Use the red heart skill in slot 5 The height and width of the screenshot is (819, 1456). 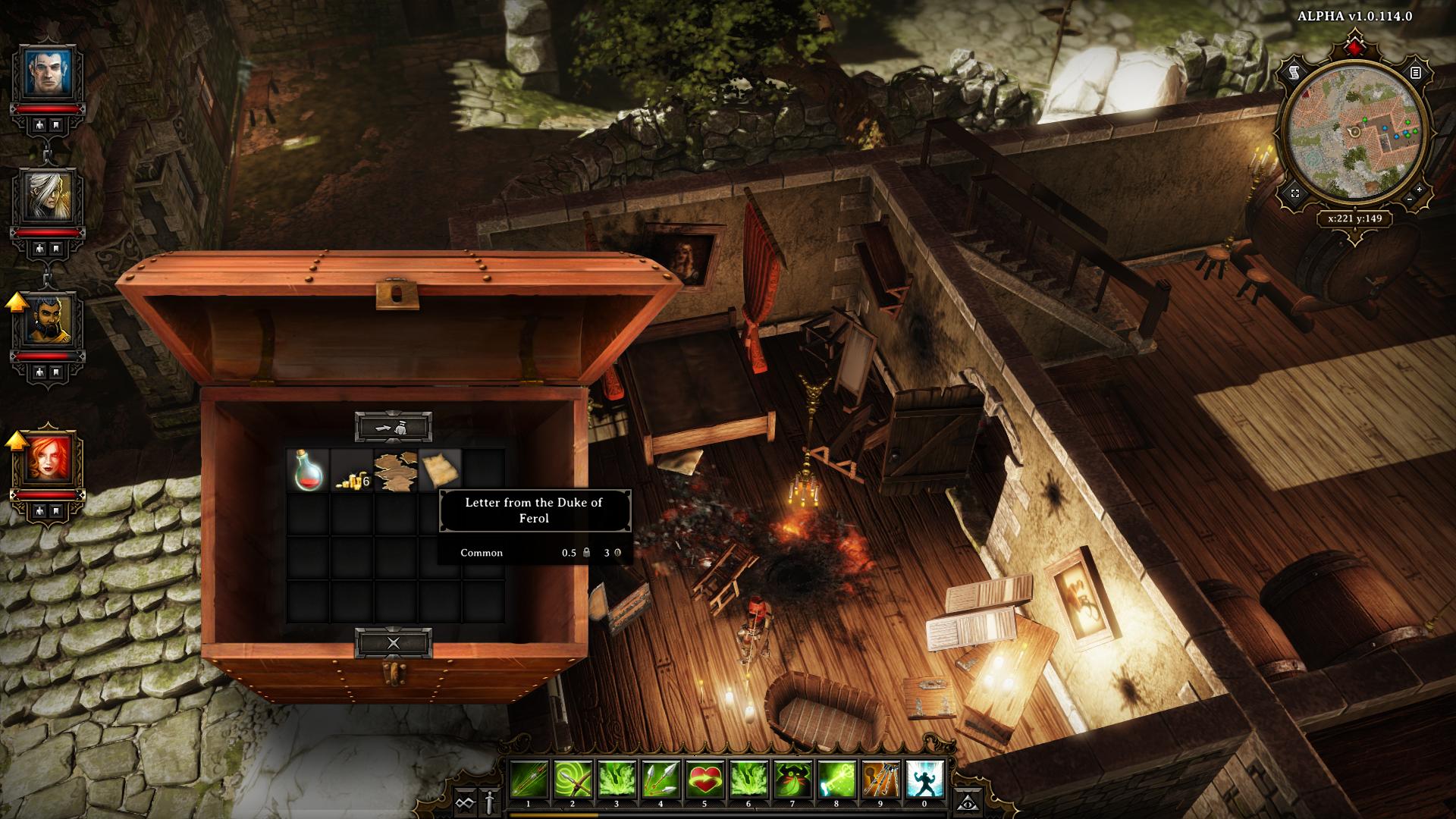pos(704,780)
